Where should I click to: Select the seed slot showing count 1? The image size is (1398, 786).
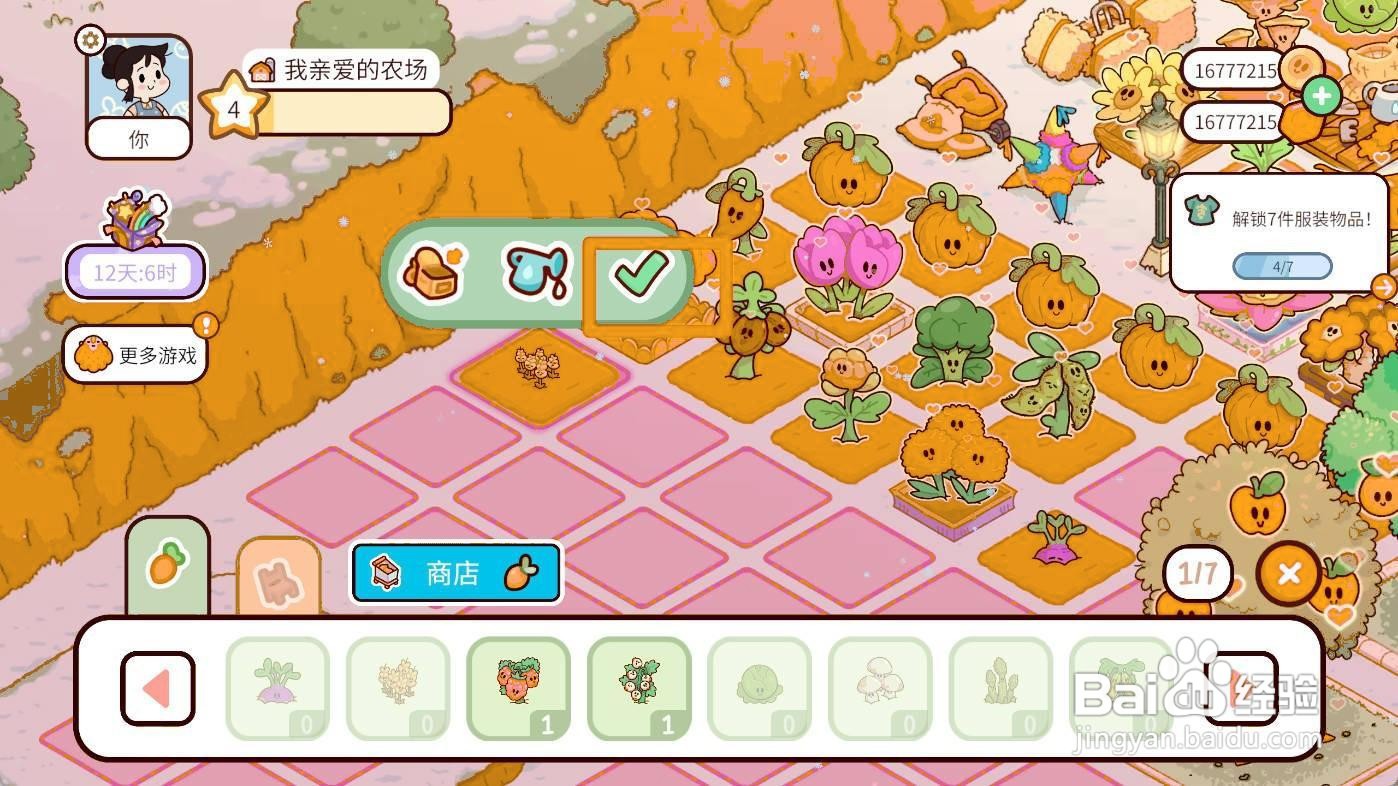tap(518, 689)
